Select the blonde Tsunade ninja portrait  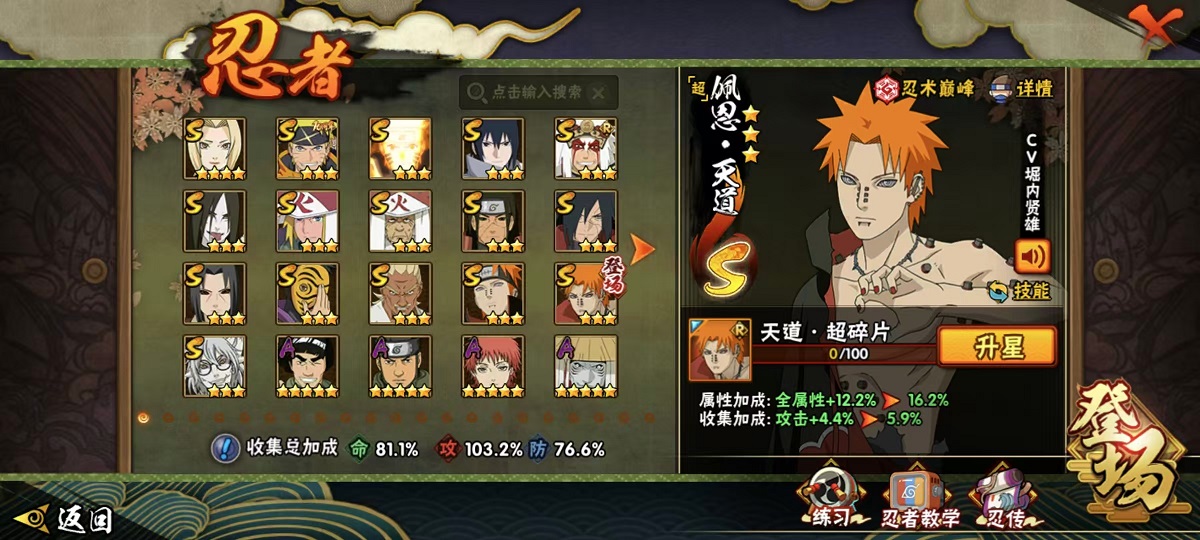tap(214, 149)
